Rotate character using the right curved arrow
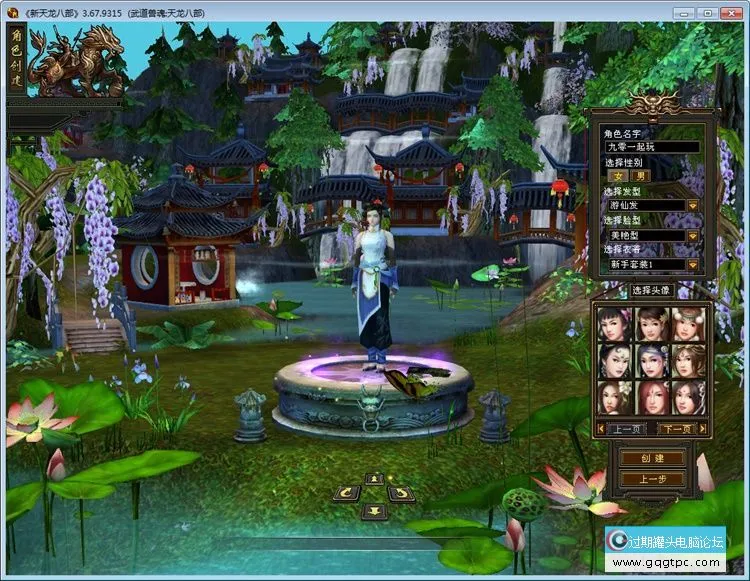Image resolution: width=750 pixels, height=581 pixels. tap(401, 493)
